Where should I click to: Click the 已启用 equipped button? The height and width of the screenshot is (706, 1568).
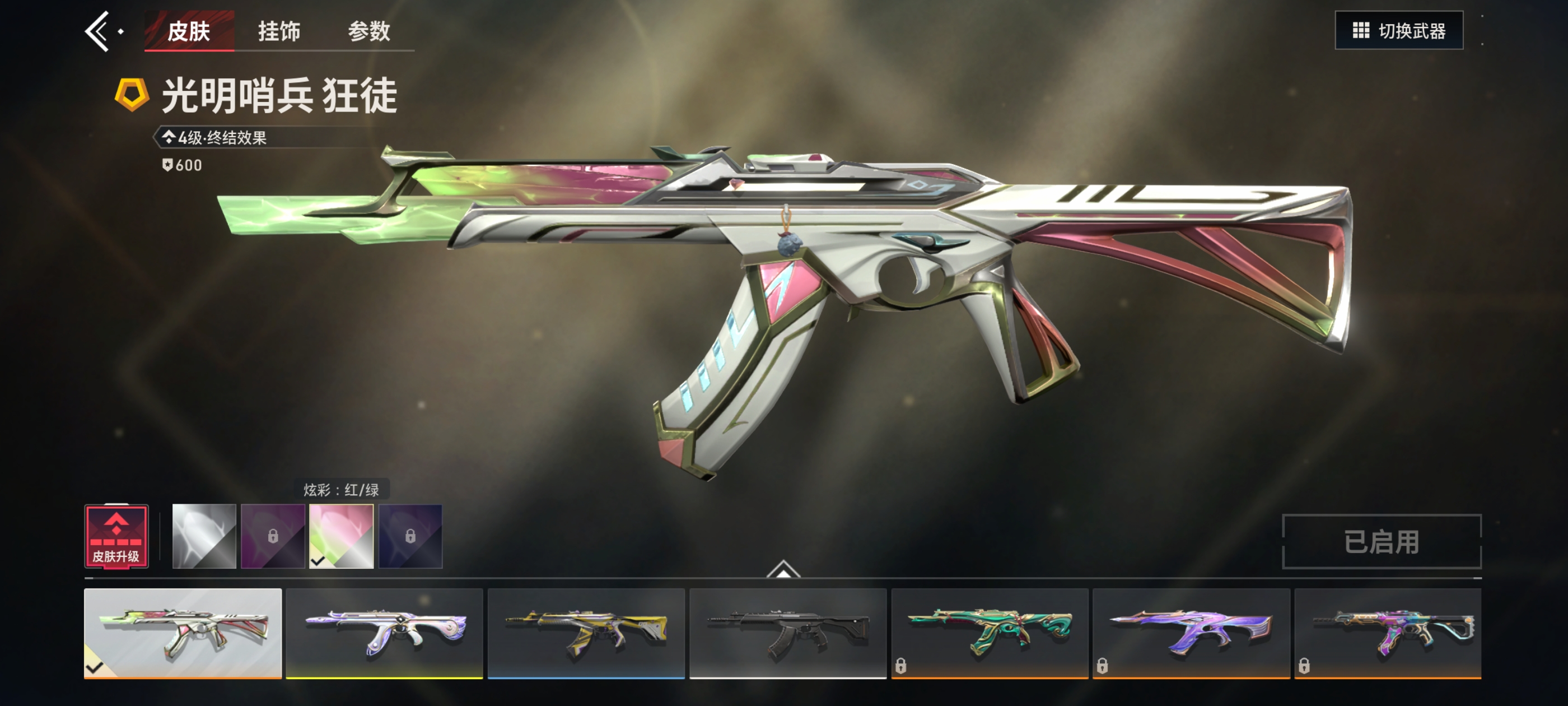pos(1381,541)
